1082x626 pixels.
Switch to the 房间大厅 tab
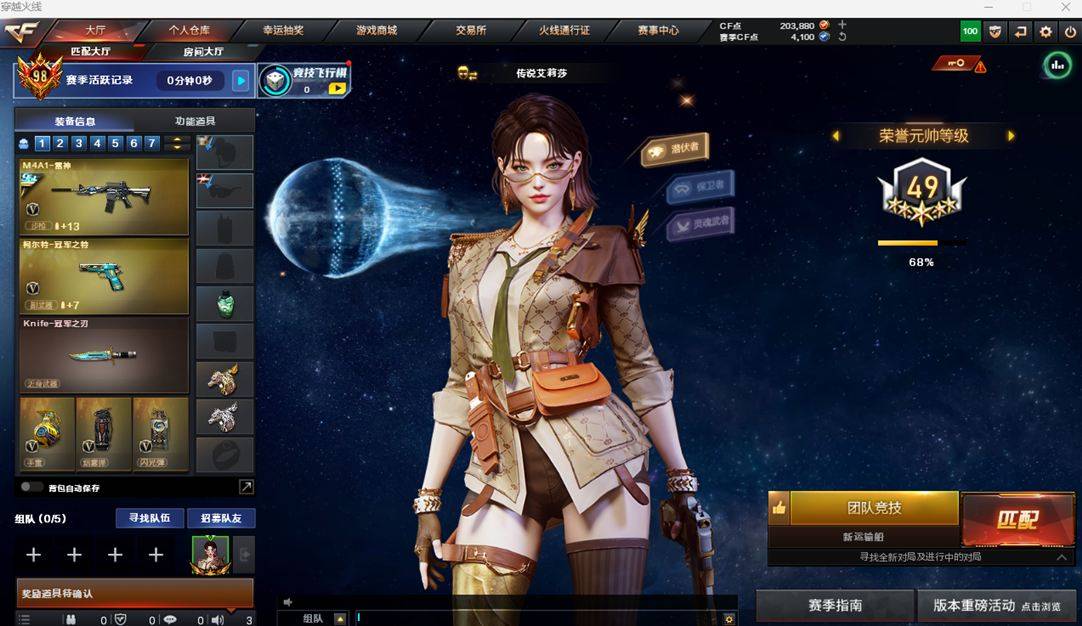click(x=203, y=51)
